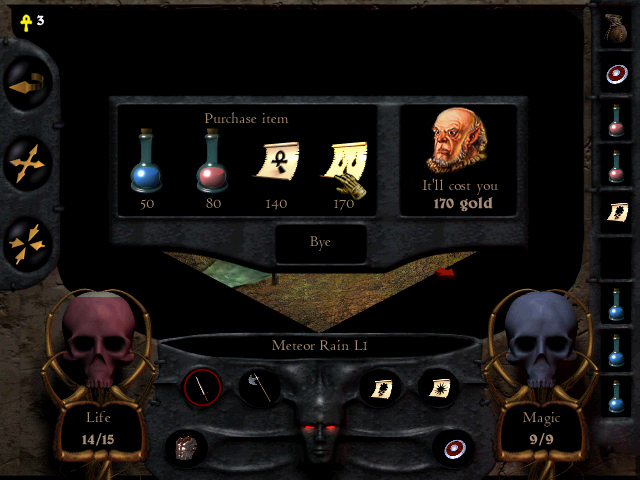Buy the red potion for 80 gold

click(211, 163)
